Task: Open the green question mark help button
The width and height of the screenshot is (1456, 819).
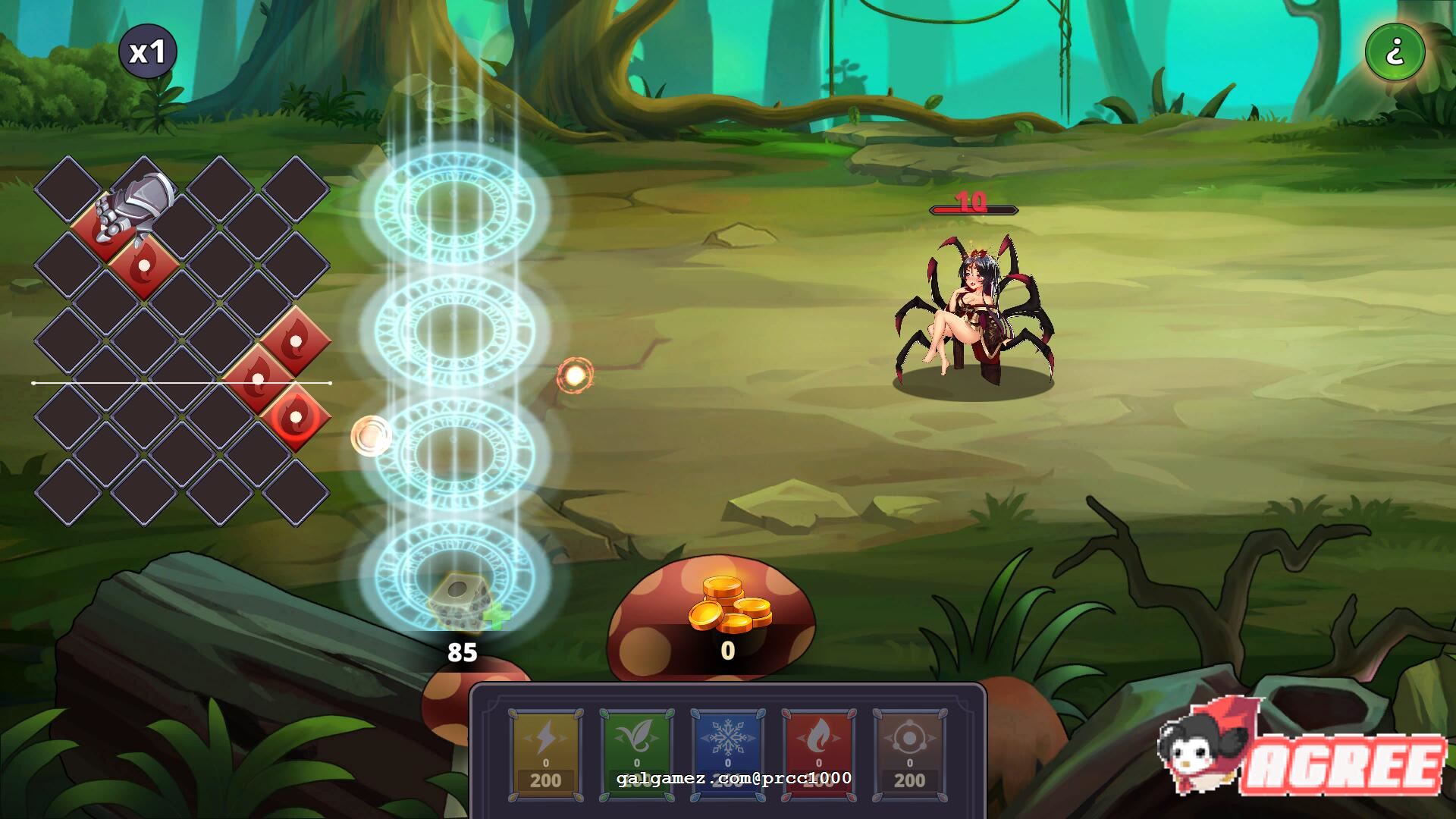Action: point(1395,52)
